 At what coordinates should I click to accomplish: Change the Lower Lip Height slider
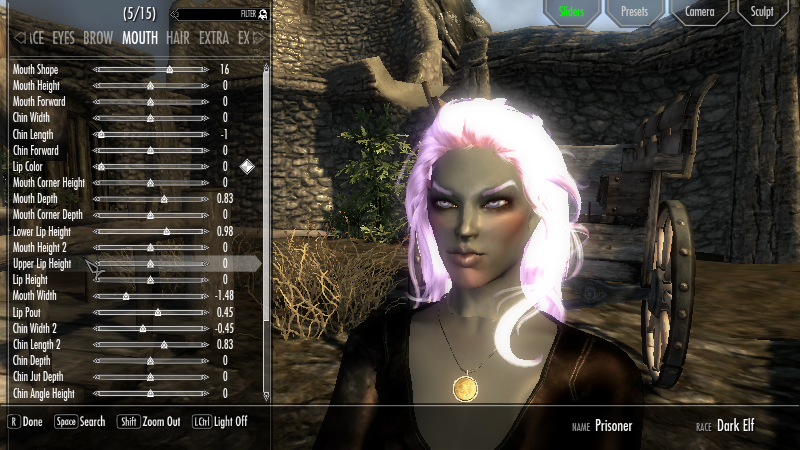[x=167, y=231]
